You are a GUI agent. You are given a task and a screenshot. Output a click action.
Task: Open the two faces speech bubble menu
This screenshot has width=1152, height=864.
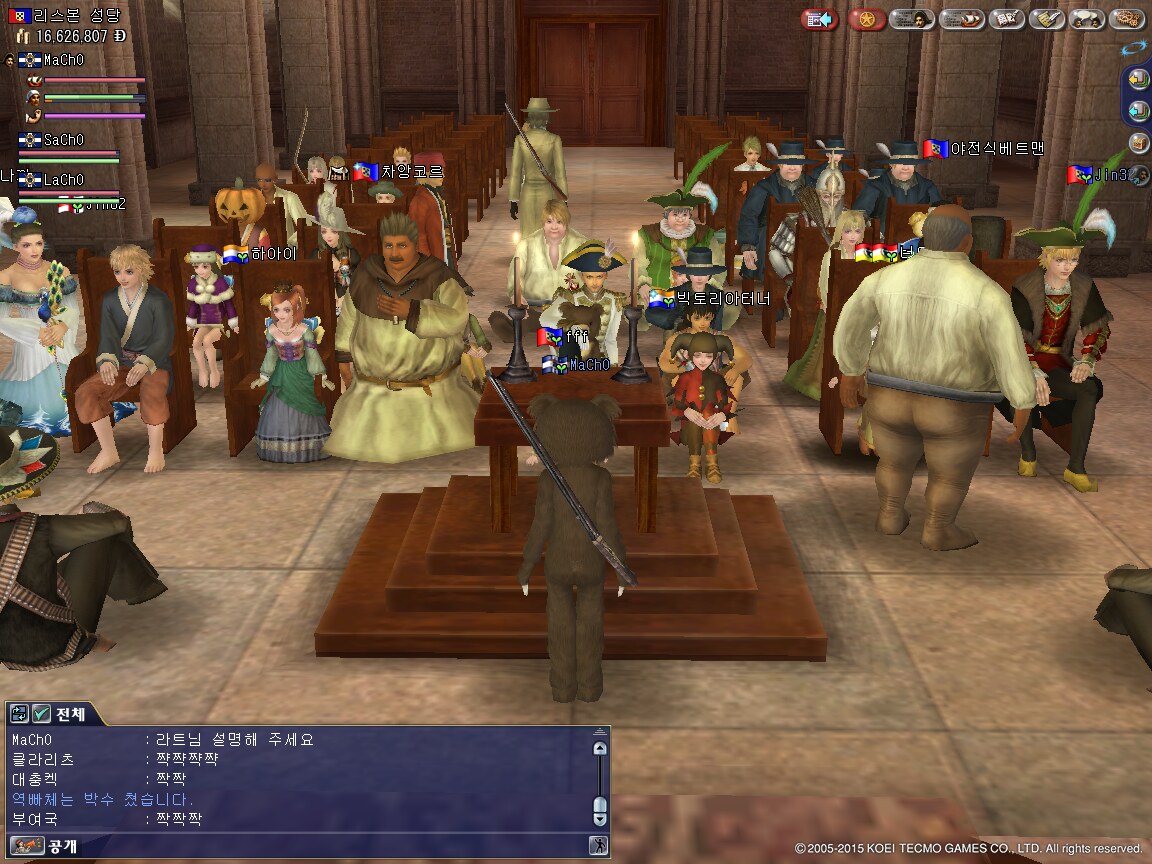(x=1087, y=19)
